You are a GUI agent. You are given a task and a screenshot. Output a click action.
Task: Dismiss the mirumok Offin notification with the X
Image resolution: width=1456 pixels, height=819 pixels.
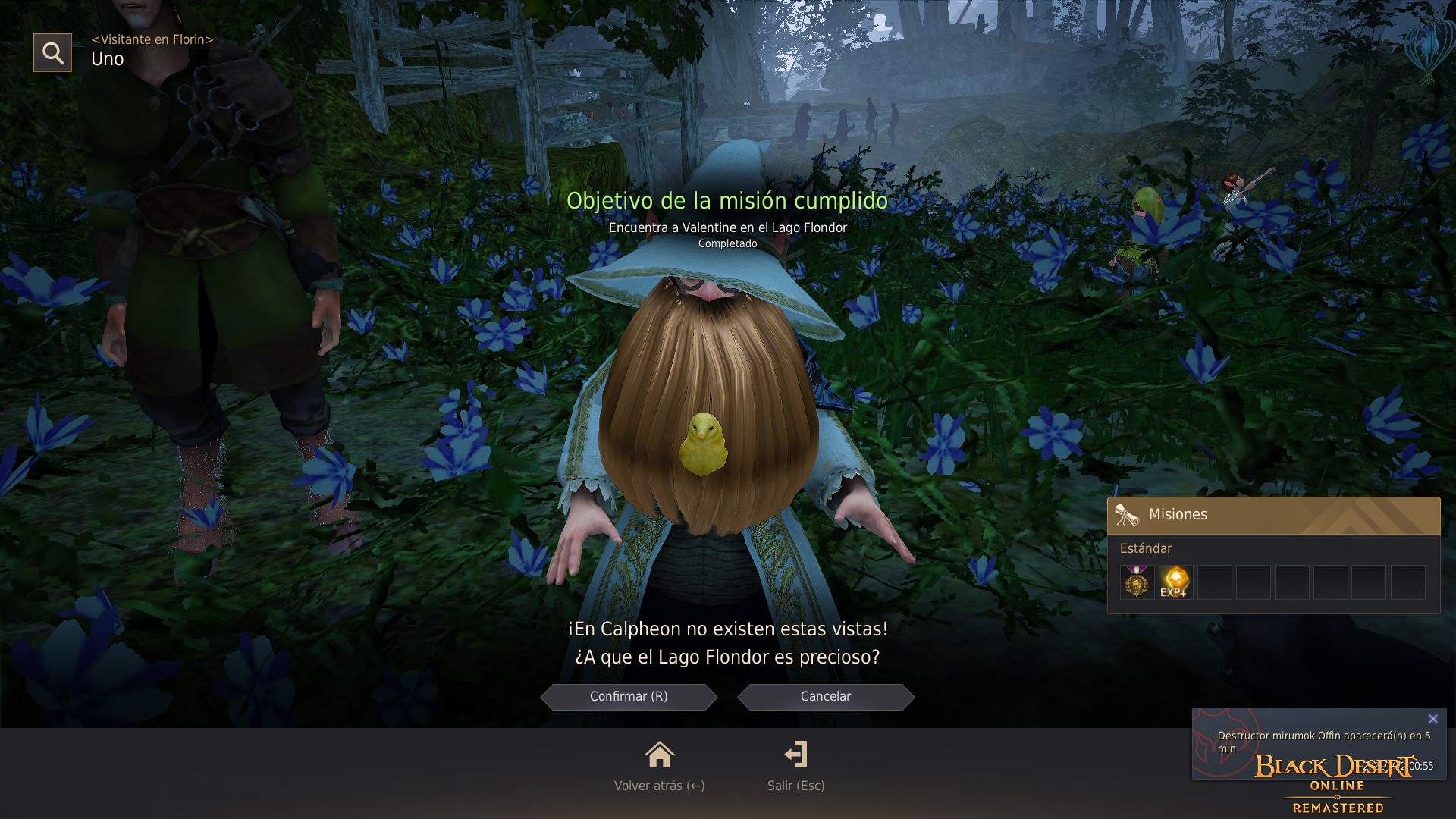click(1432, 718)
